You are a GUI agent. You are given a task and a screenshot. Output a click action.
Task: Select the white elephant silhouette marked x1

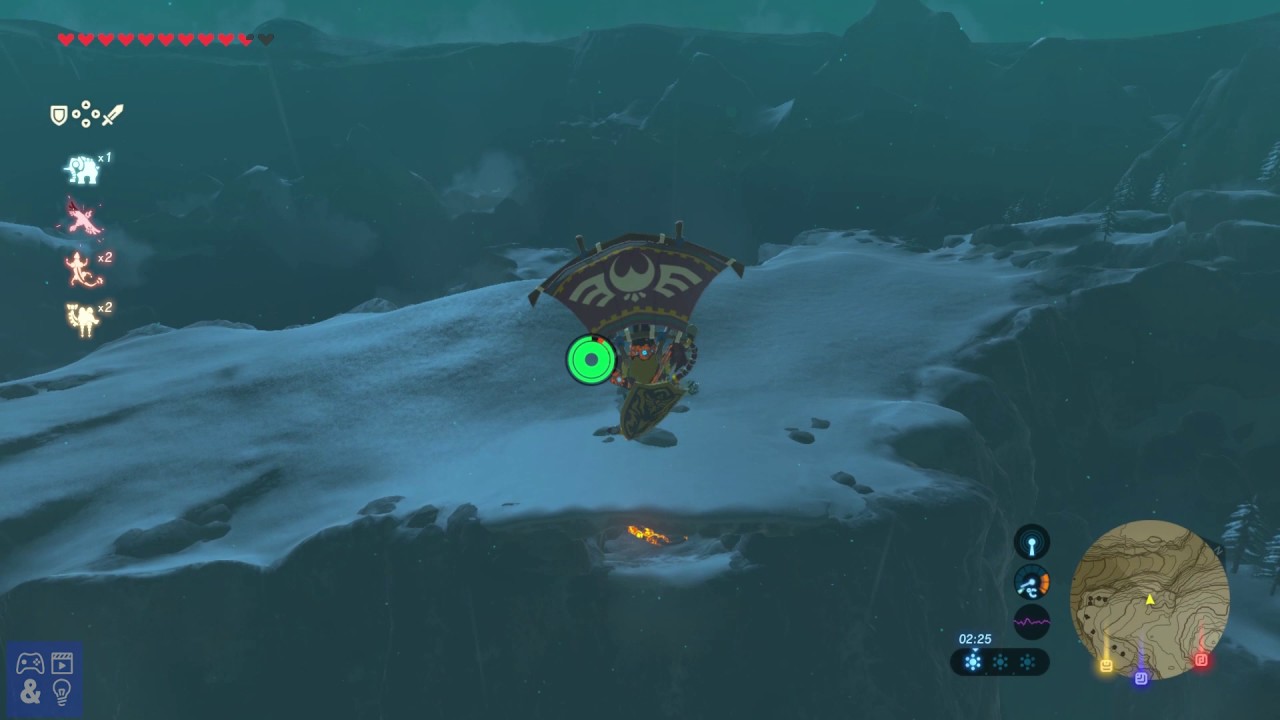(84, 168)
